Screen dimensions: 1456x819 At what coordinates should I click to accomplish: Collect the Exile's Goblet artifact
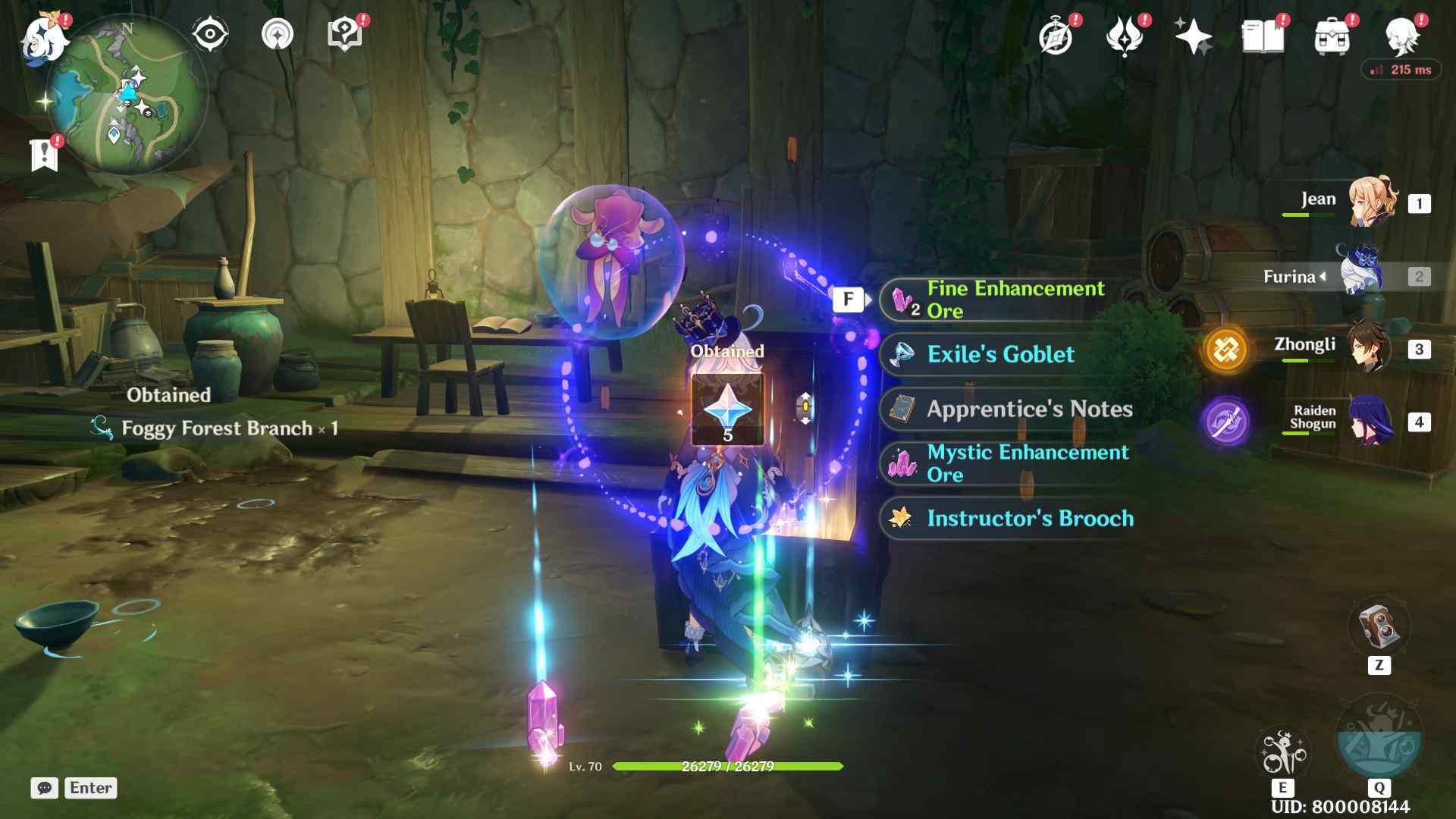coord(1001,354)
